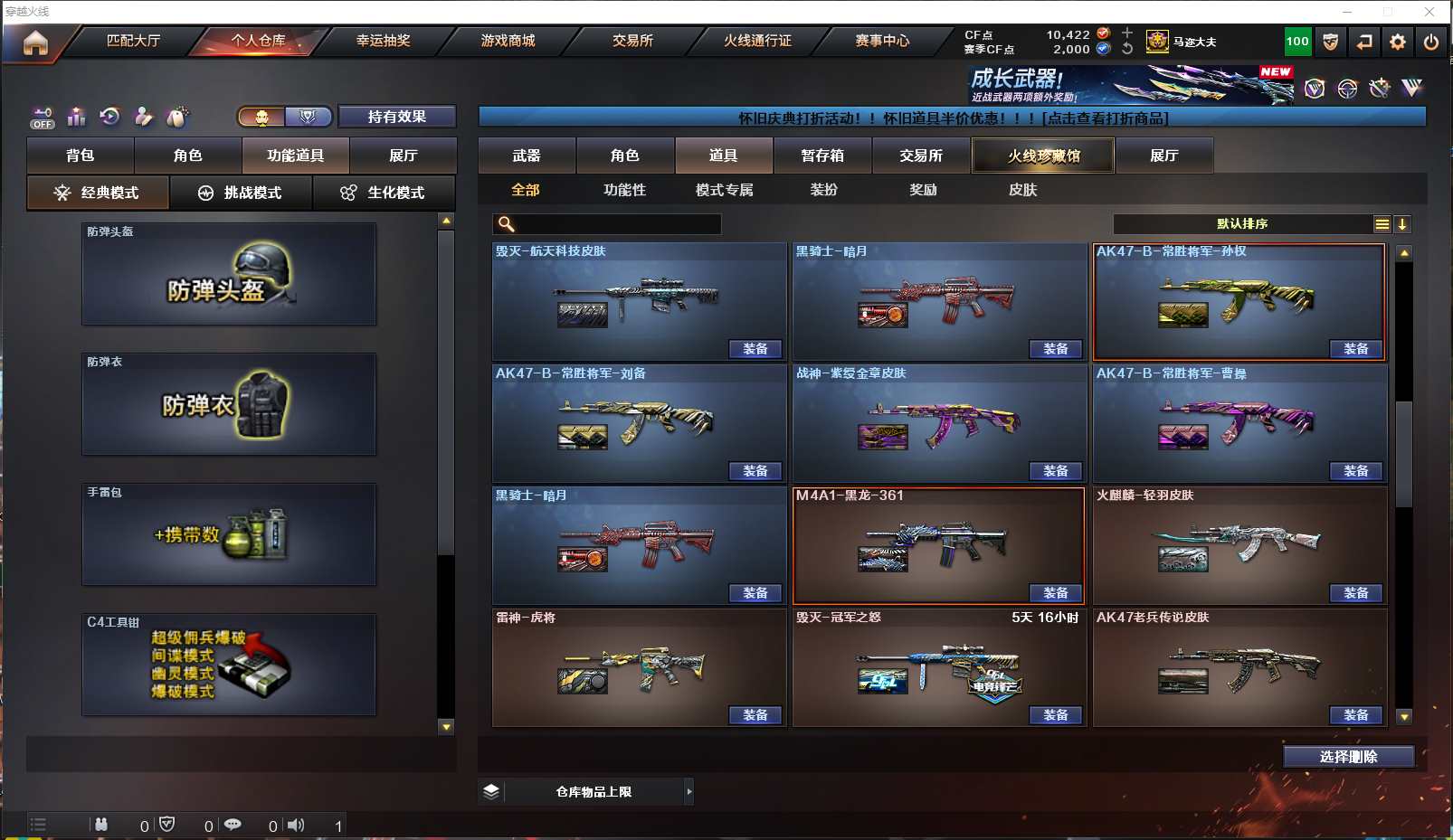Screen dimensions: 1453x840
Task: Select the 背包 backpack tab
Action: [81, 156]
